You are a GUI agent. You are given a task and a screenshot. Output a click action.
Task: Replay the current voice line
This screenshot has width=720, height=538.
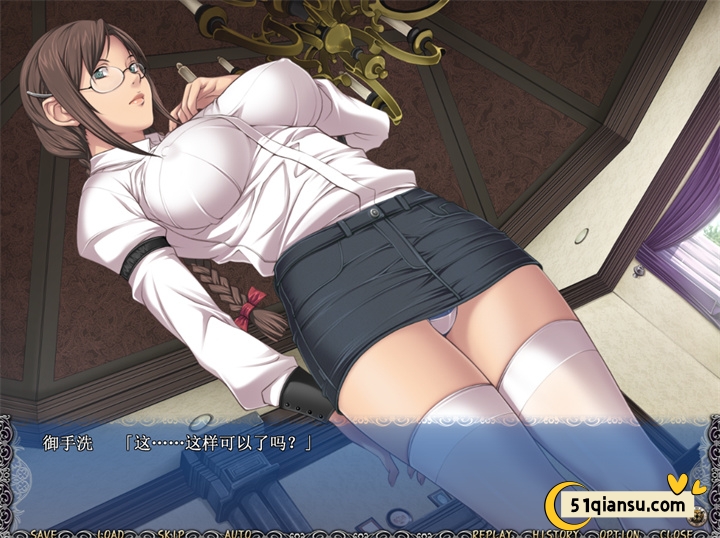[x=494, y=532]
